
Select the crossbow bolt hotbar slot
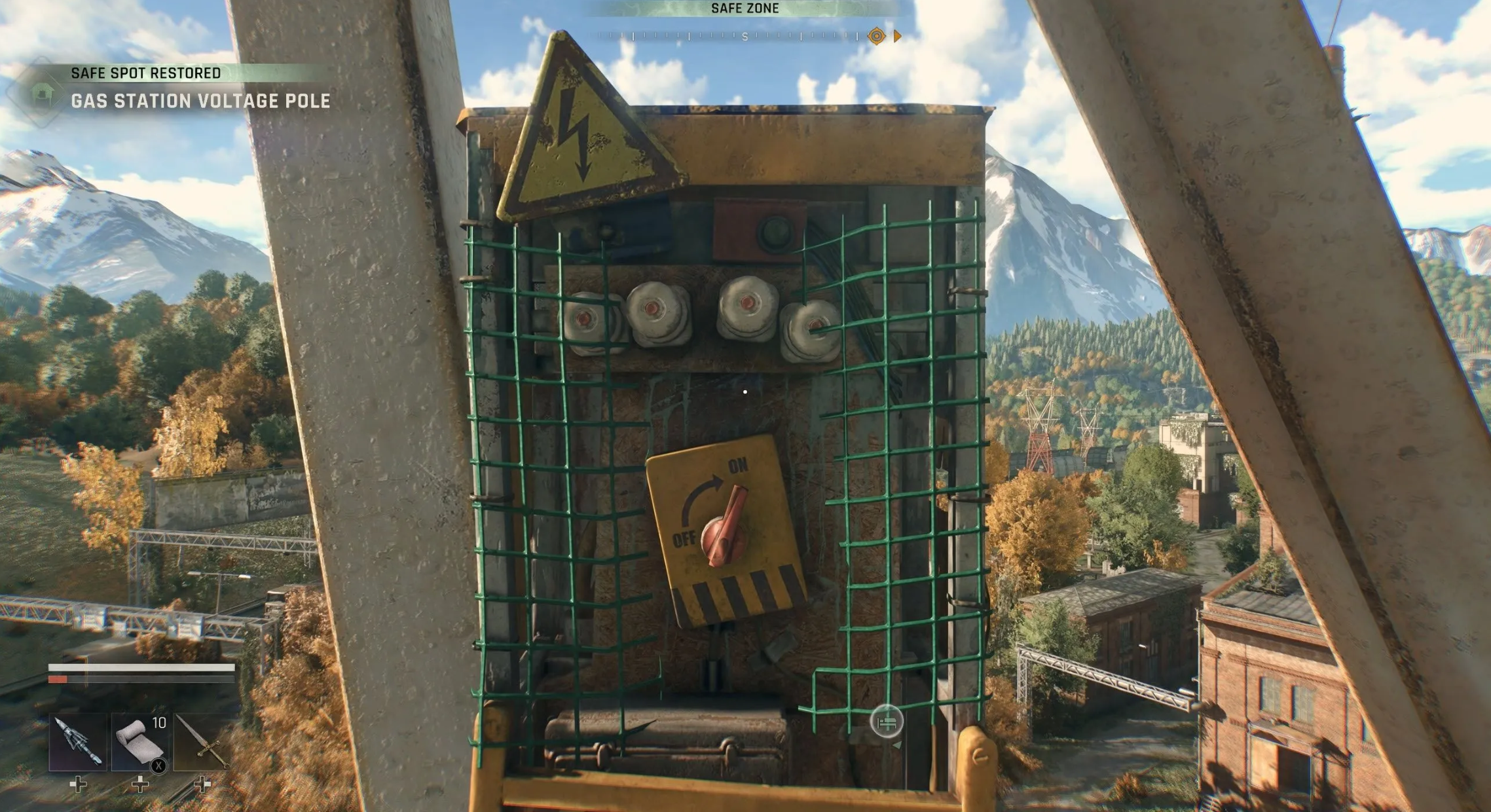pyautogui.click(x=78, y=742)
